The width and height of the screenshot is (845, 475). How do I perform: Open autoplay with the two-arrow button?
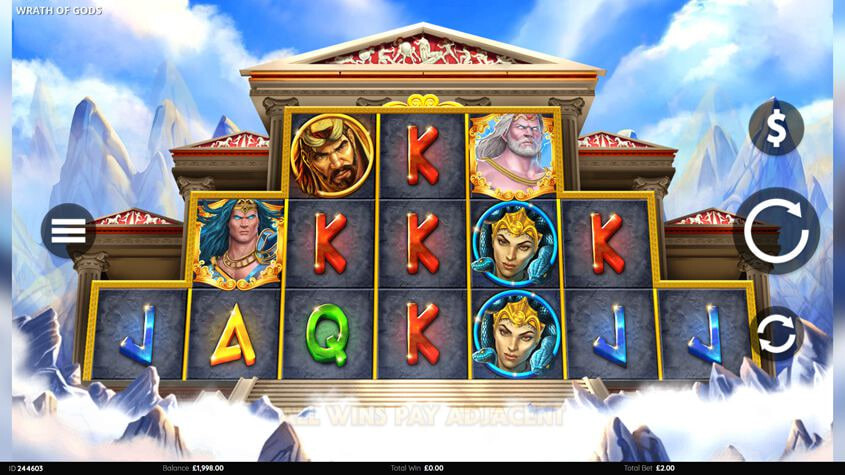pyautogui.click(x=776, y=334)
